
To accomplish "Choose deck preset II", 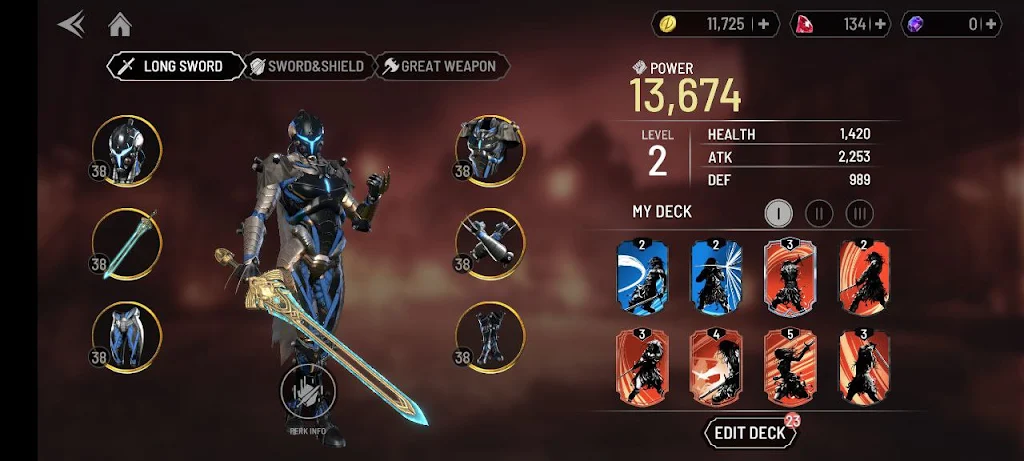I will pos(819,212).
